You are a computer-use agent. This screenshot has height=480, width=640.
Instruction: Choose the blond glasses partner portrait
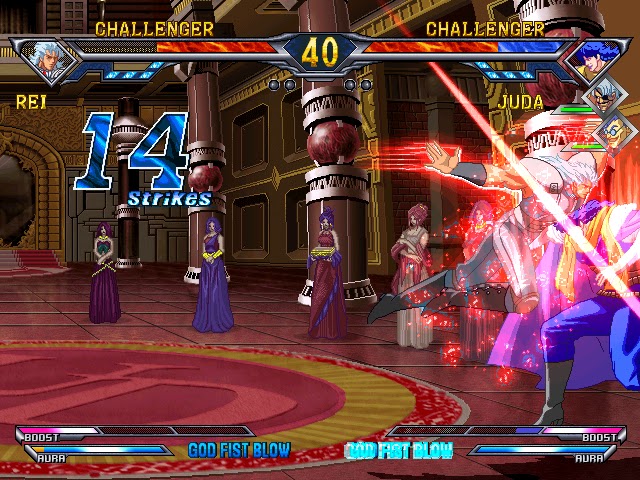(x=614, y=130)
